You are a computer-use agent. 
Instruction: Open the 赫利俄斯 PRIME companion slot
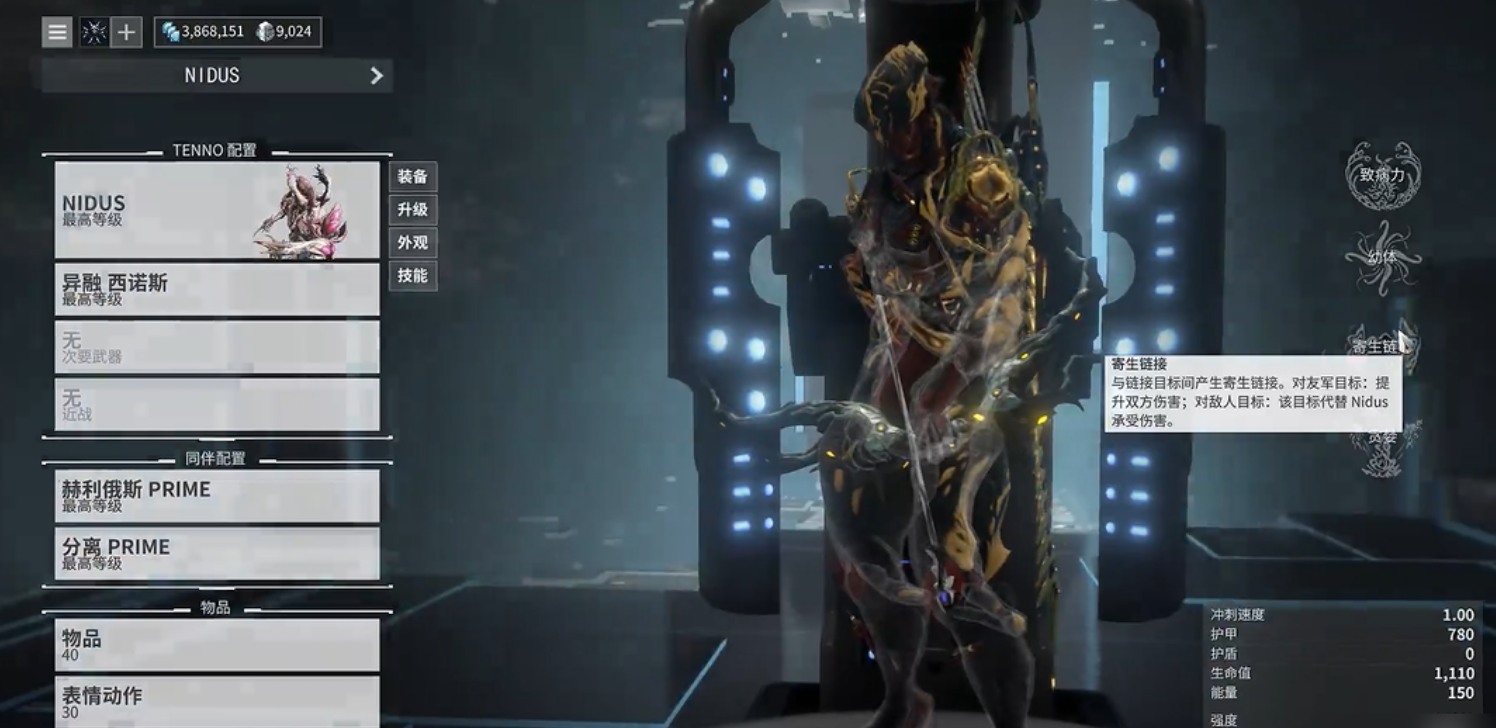217,496
